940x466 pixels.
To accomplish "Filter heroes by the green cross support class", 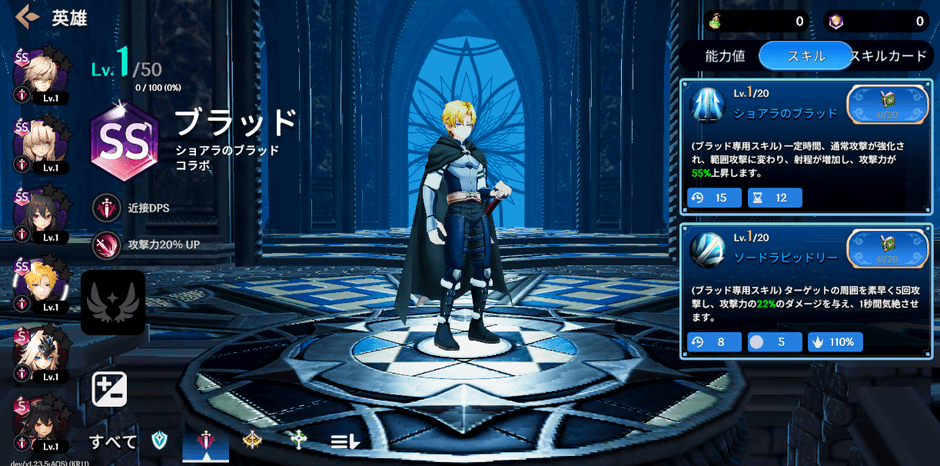I will coord(298,441).
